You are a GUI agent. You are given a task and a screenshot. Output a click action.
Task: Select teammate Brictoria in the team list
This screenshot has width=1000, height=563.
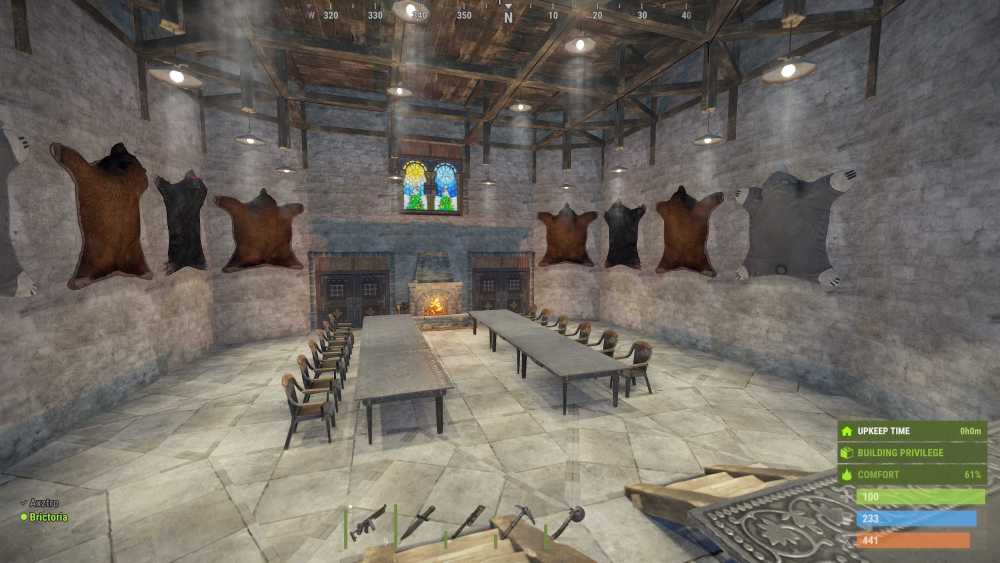tap(47, 517)
